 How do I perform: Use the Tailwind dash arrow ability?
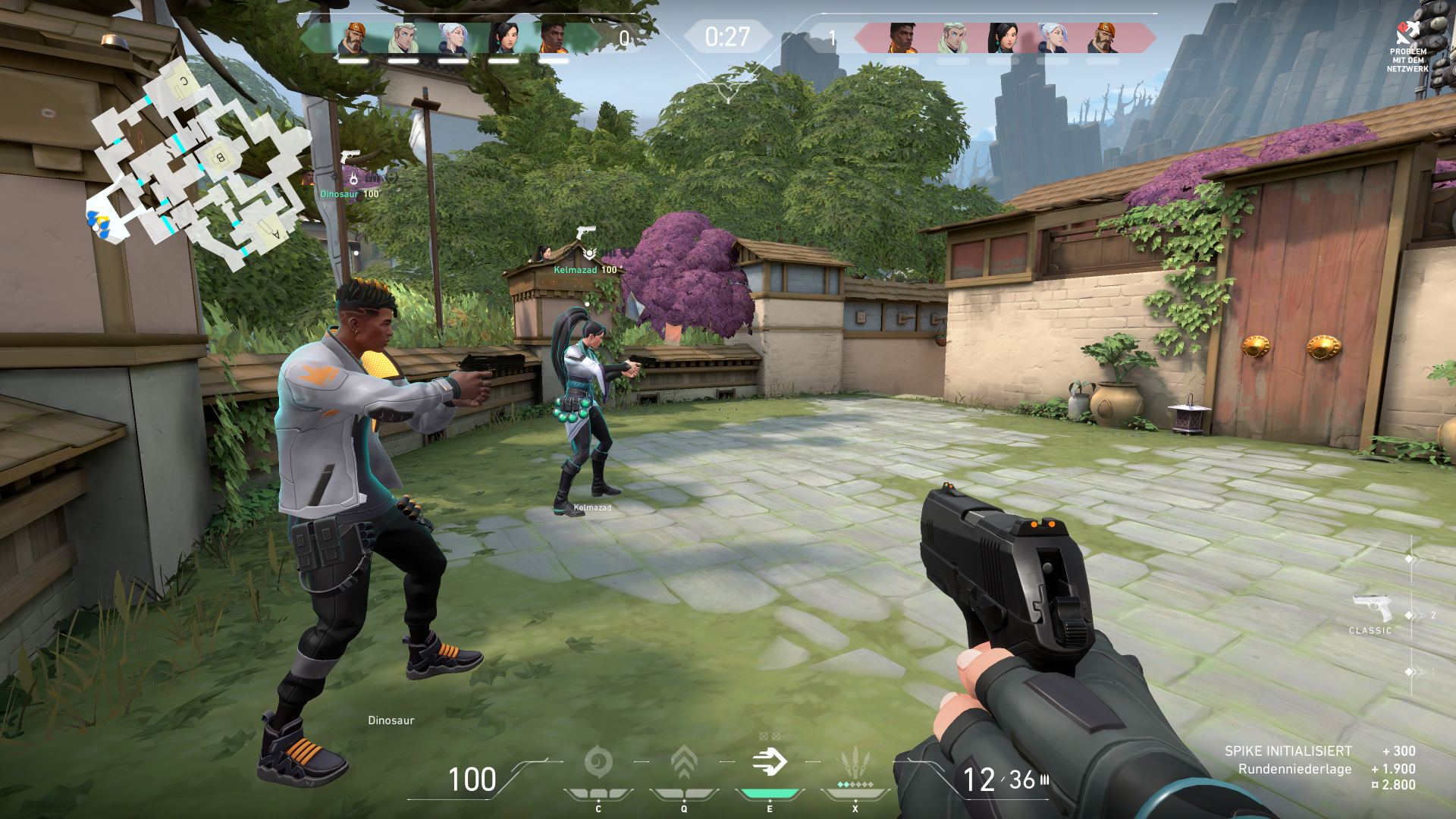click(770, 762)
